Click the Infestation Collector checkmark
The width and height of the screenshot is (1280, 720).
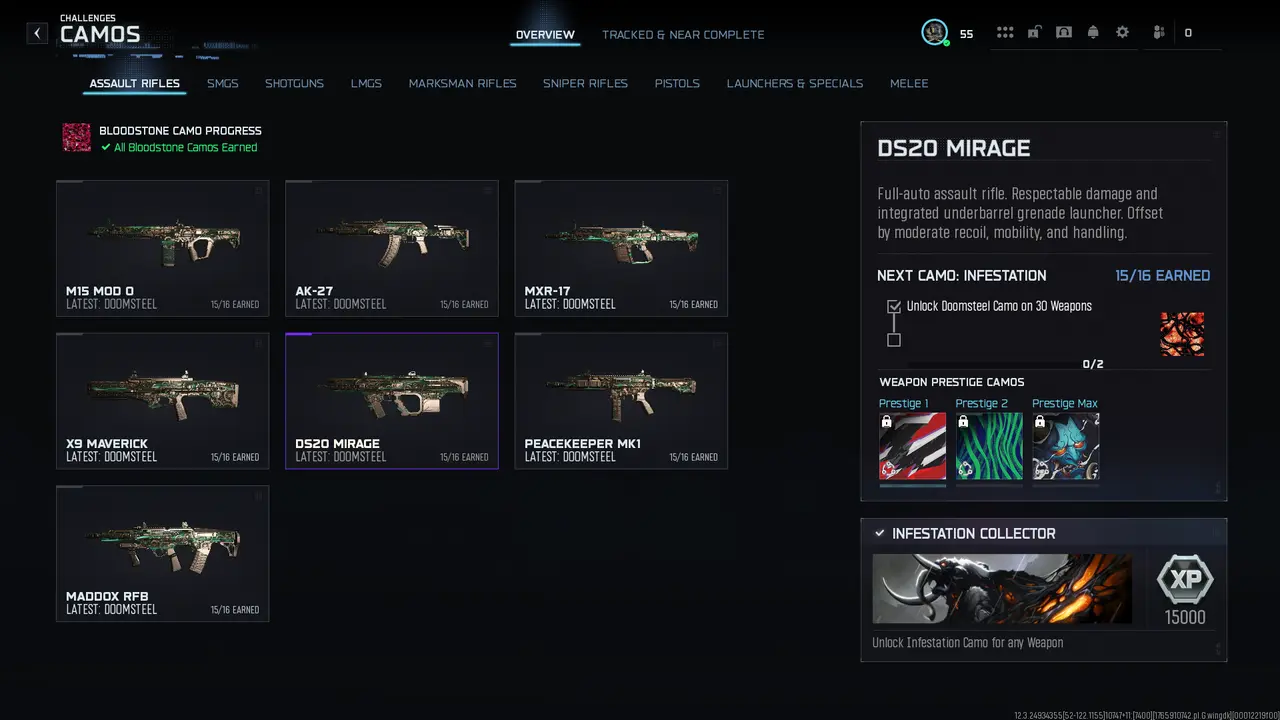[879, 533]
